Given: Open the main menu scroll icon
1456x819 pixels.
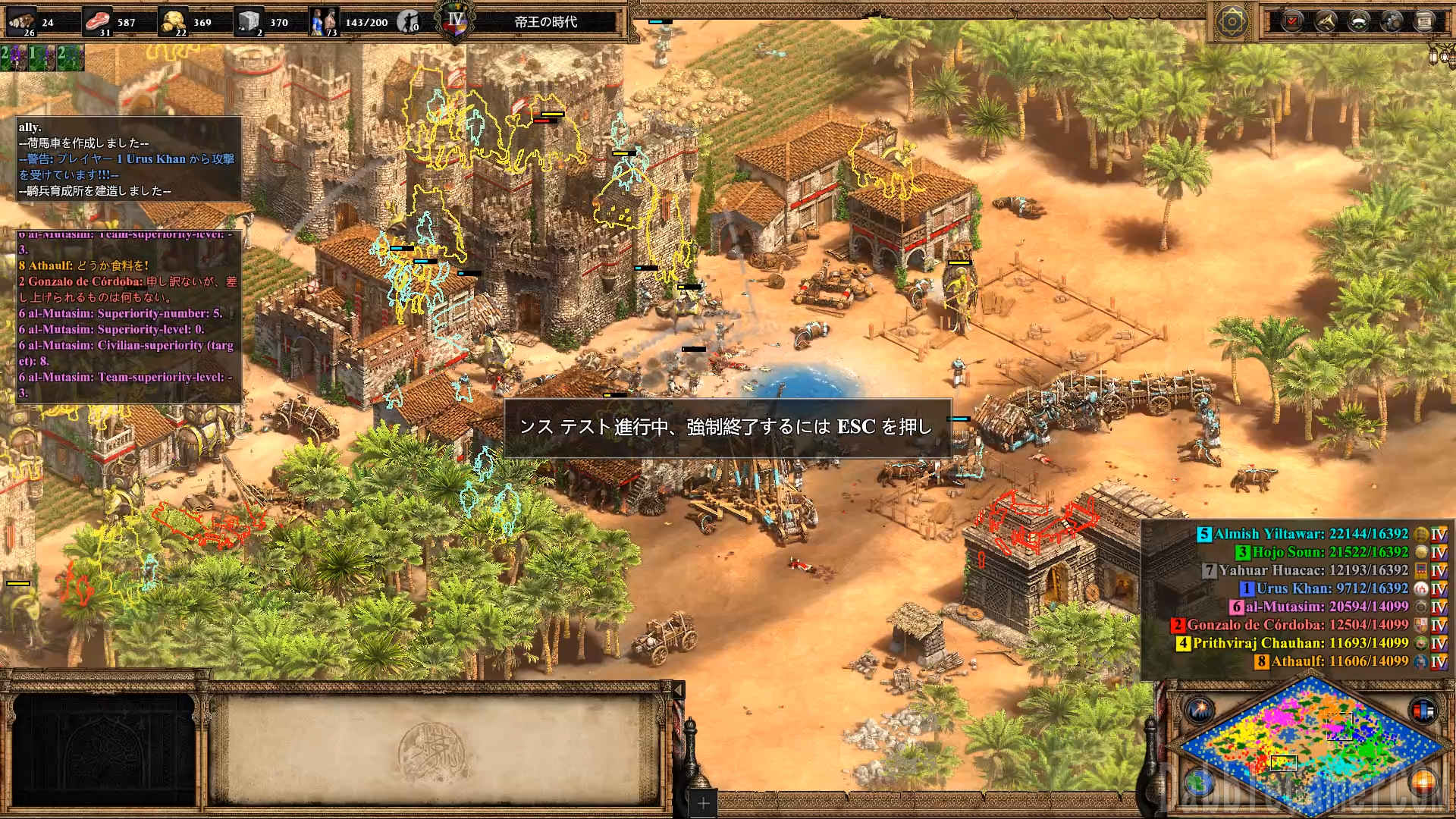Looking at the screenshot, I should tap(1424, 21).
